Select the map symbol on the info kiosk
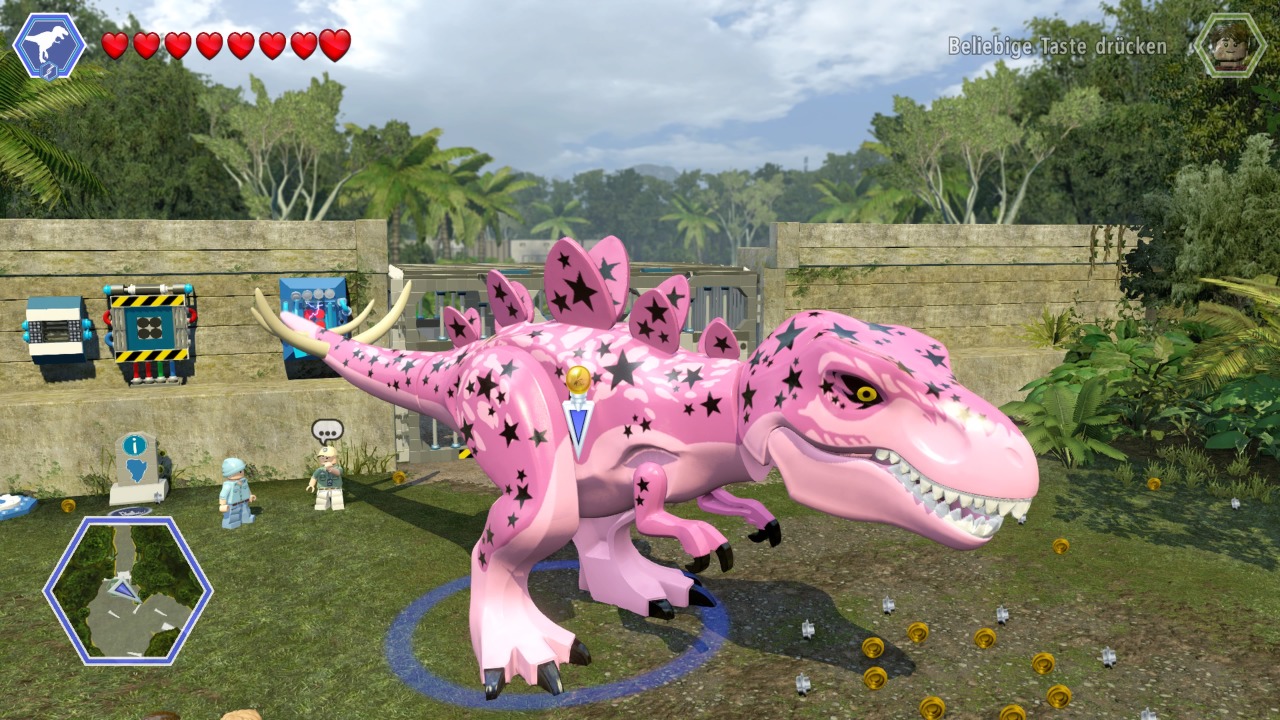This screenshot has width=1280, height=720. pyautogui.click(x=136, y=468)
